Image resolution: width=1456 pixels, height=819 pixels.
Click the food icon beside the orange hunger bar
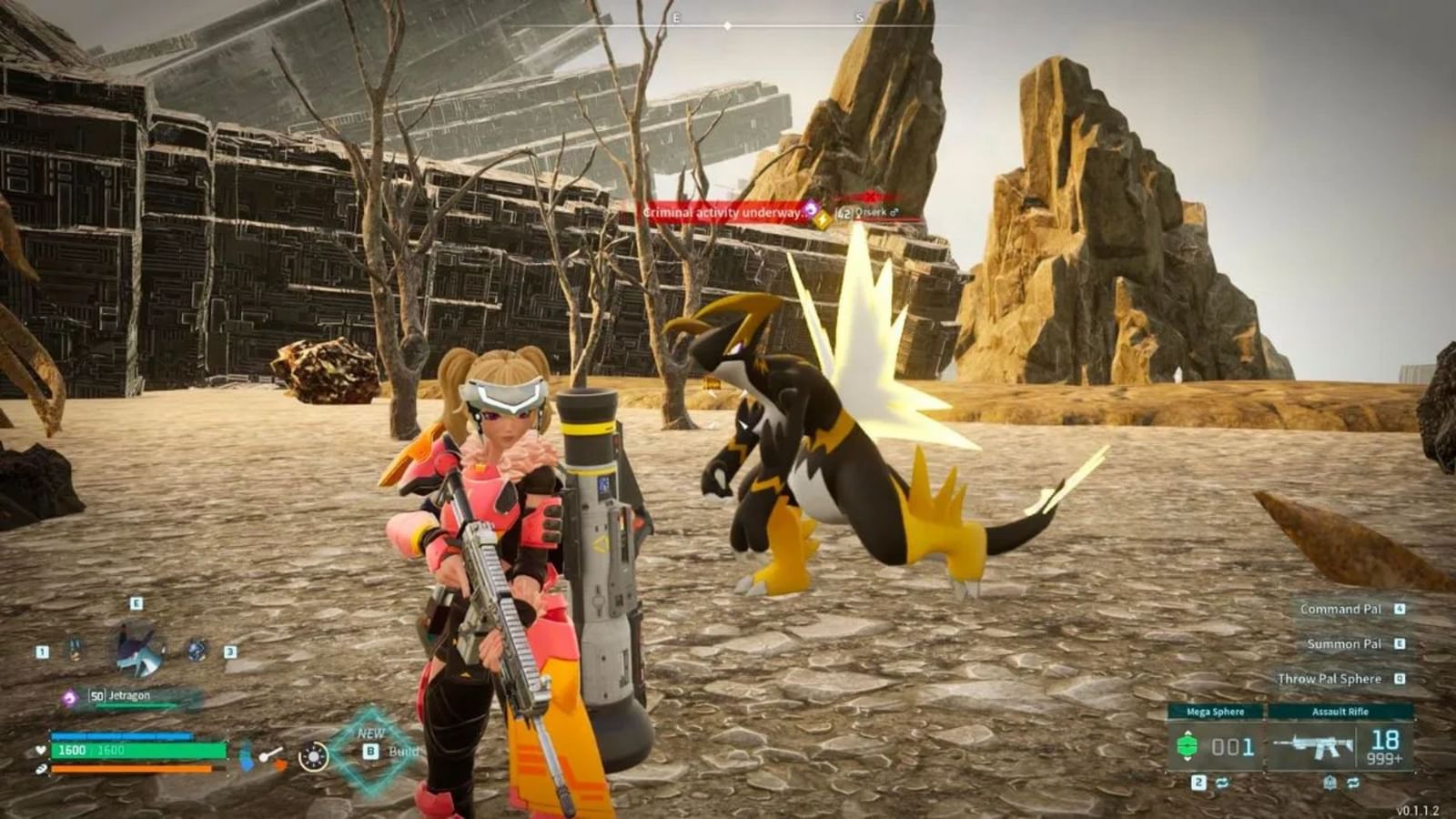(x=41, y=769)
